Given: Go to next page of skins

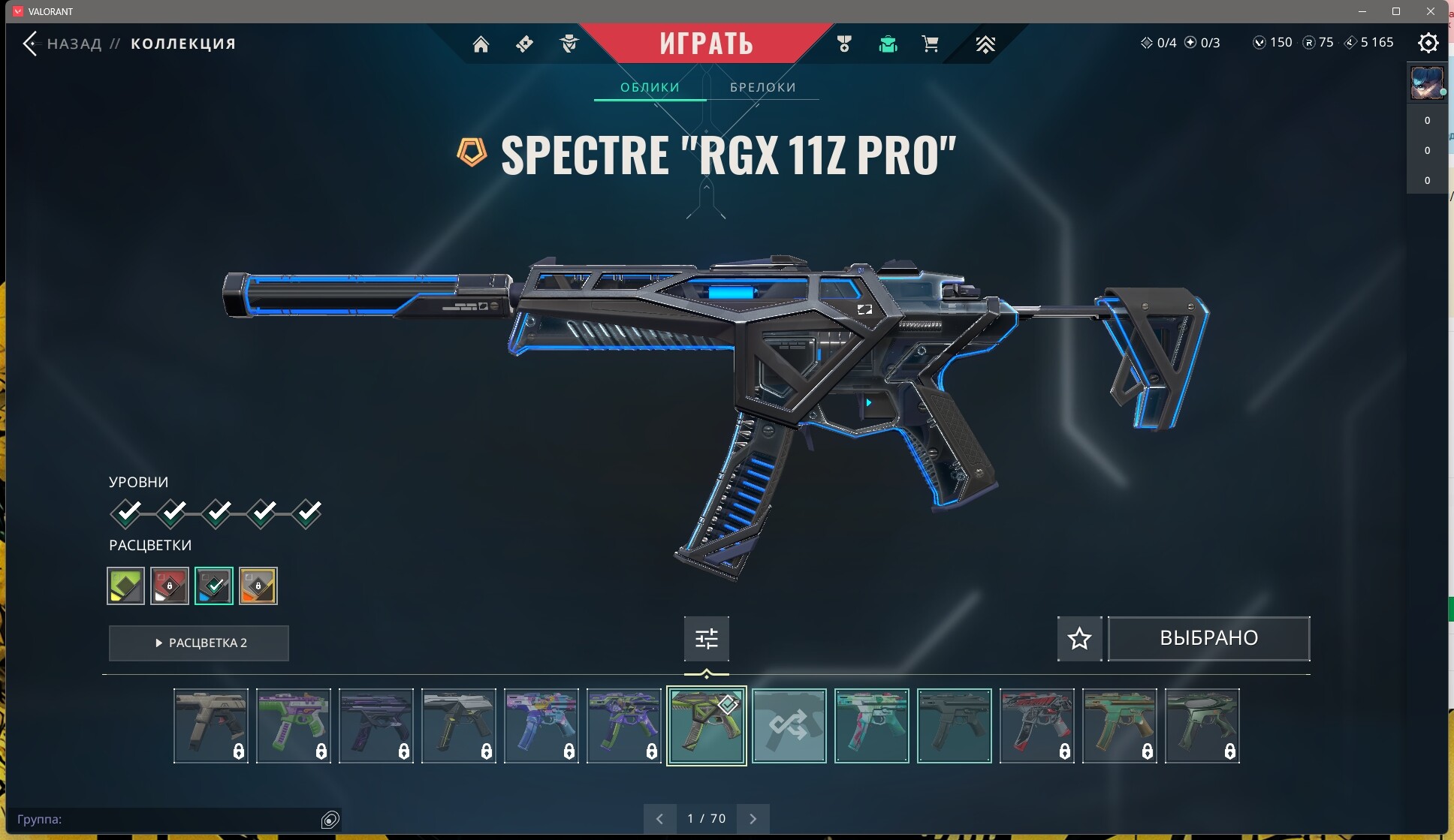Looking at the screenshot, I should 753,819.
